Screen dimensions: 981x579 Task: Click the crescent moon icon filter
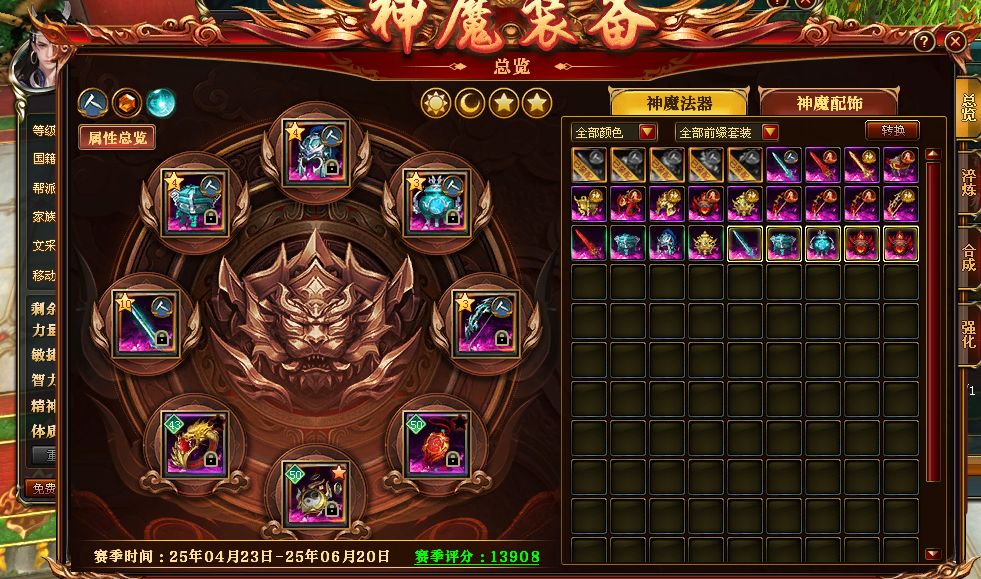(470, 102)
